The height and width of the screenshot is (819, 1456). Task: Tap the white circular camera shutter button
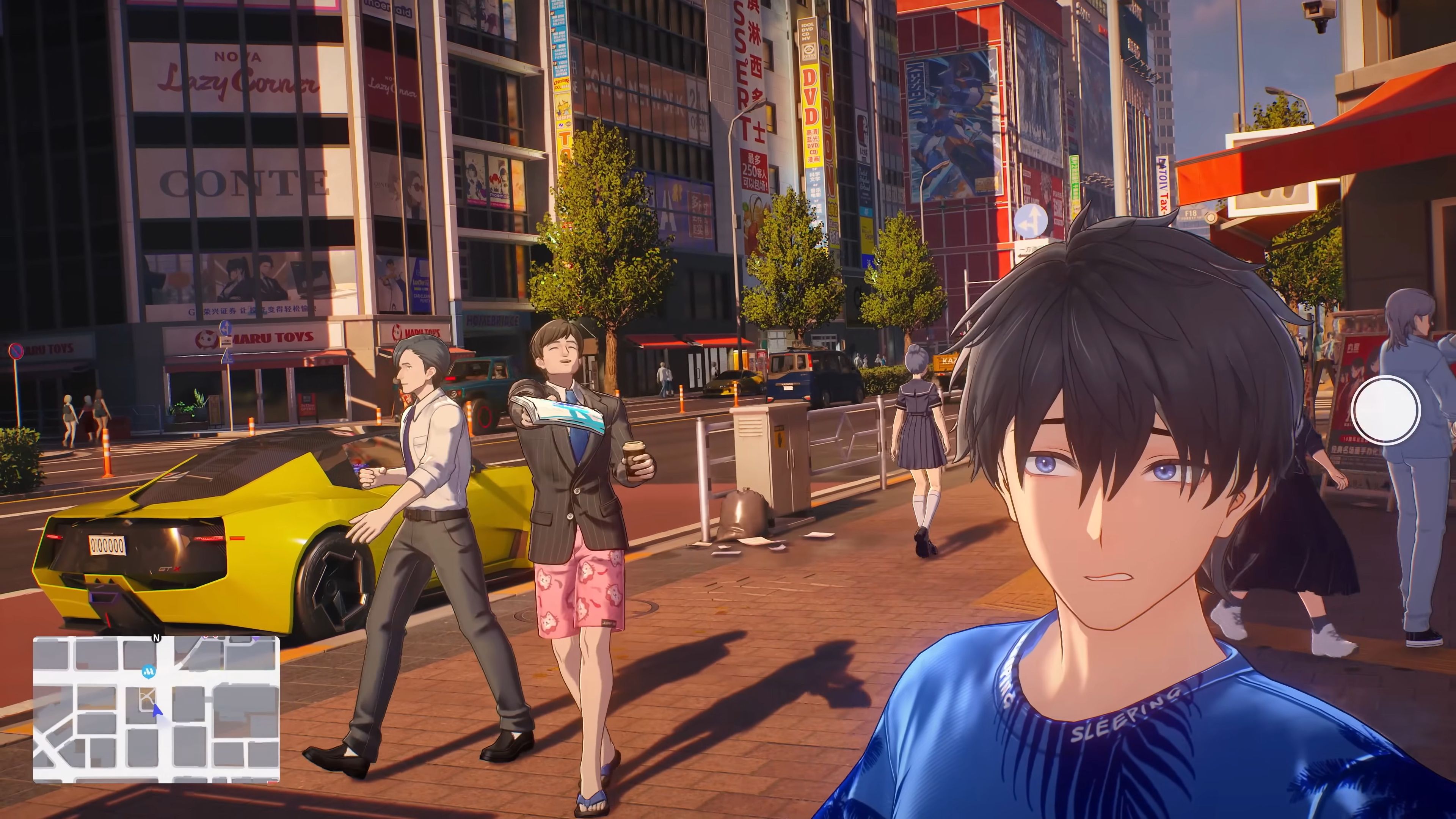click(x=1385, y=410)
